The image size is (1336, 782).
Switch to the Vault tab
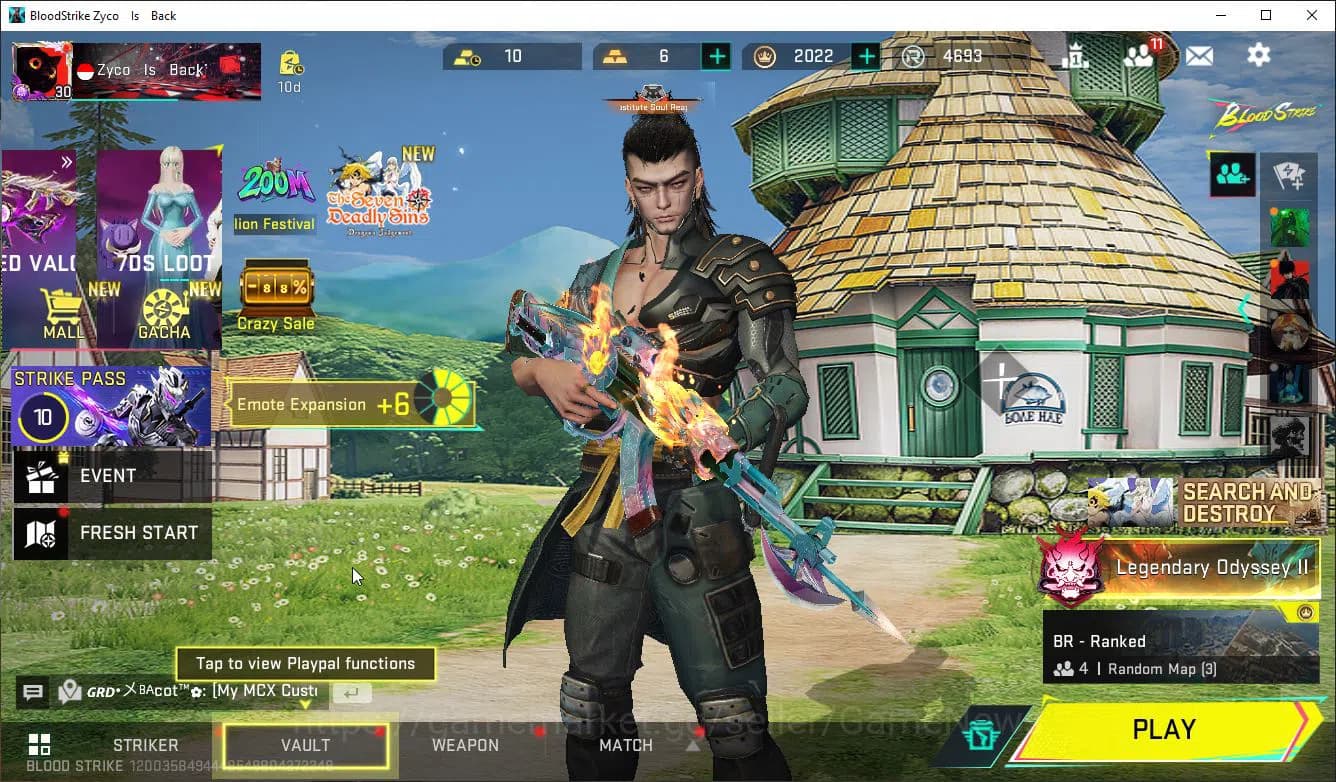pos(304,745)
